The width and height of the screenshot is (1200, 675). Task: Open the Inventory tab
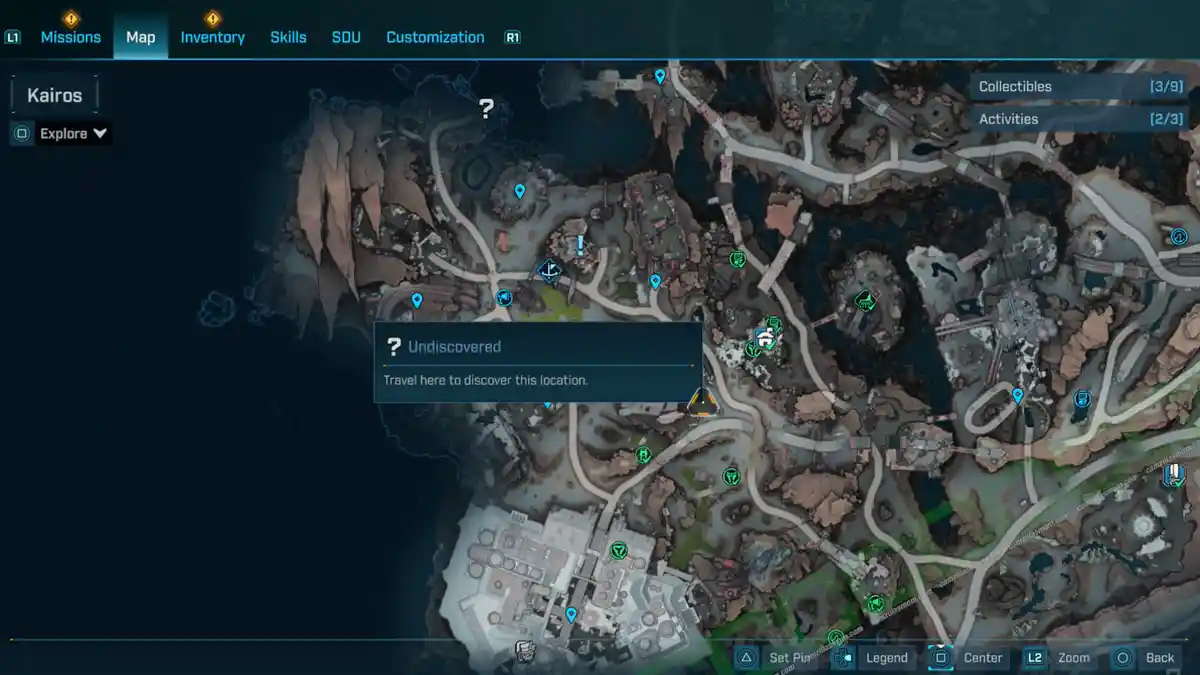[212, 37]
